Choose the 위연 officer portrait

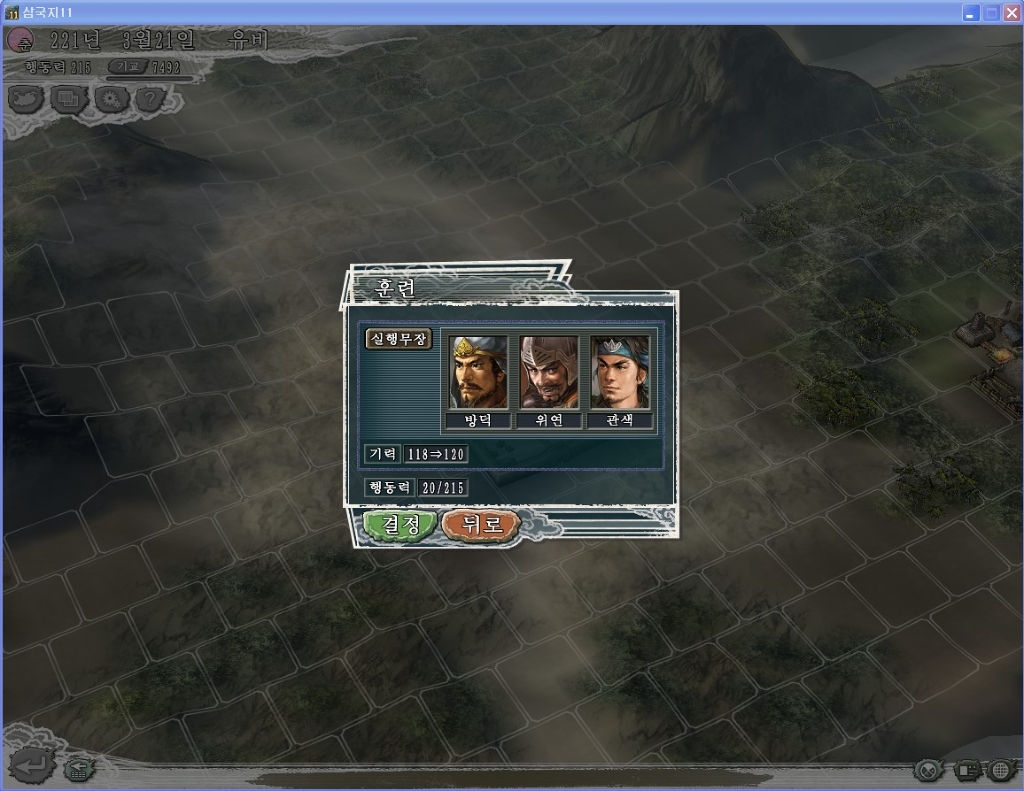[x=549, y=372]
